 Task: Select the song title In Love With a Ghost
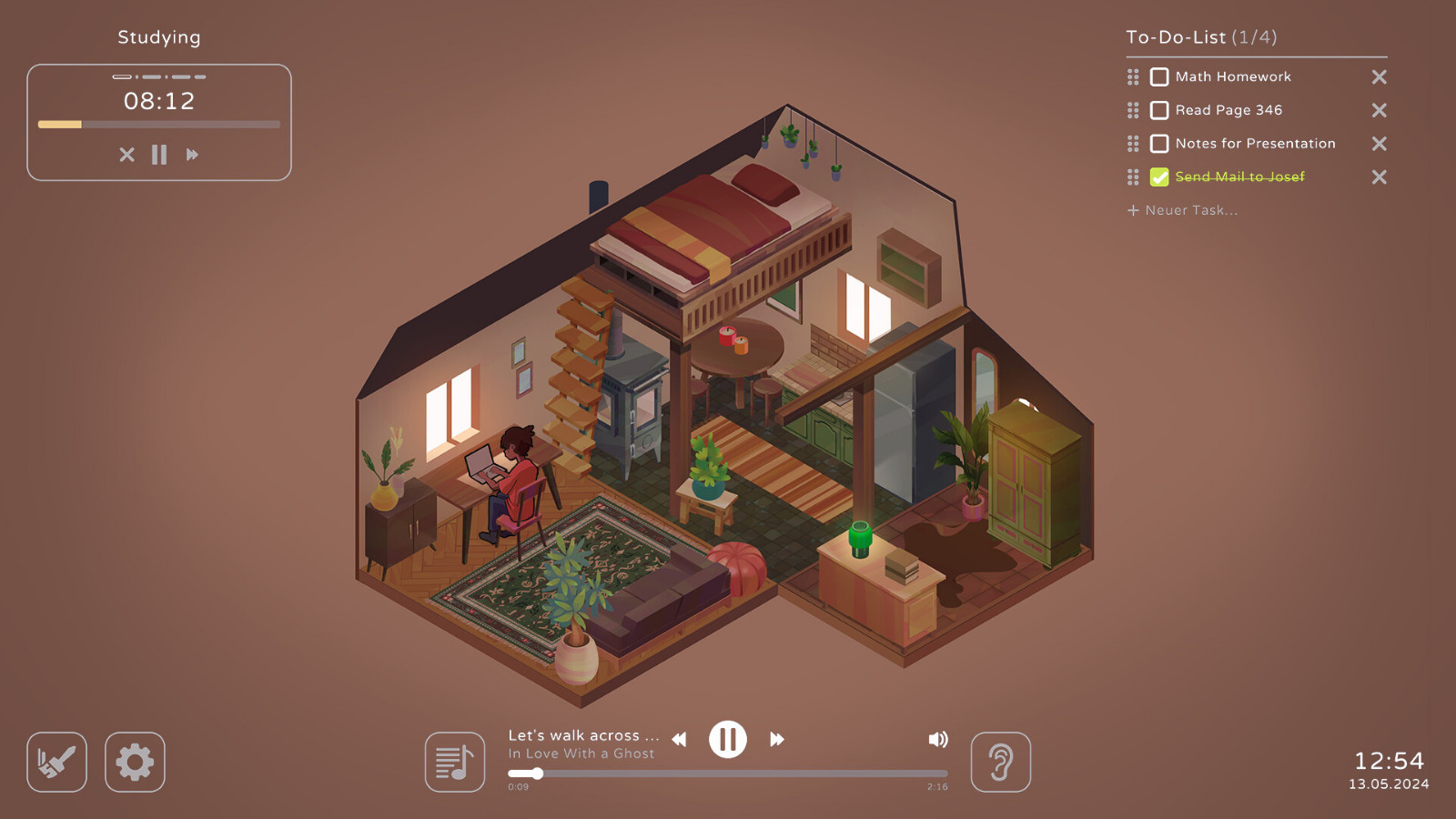tap(581, 753)
